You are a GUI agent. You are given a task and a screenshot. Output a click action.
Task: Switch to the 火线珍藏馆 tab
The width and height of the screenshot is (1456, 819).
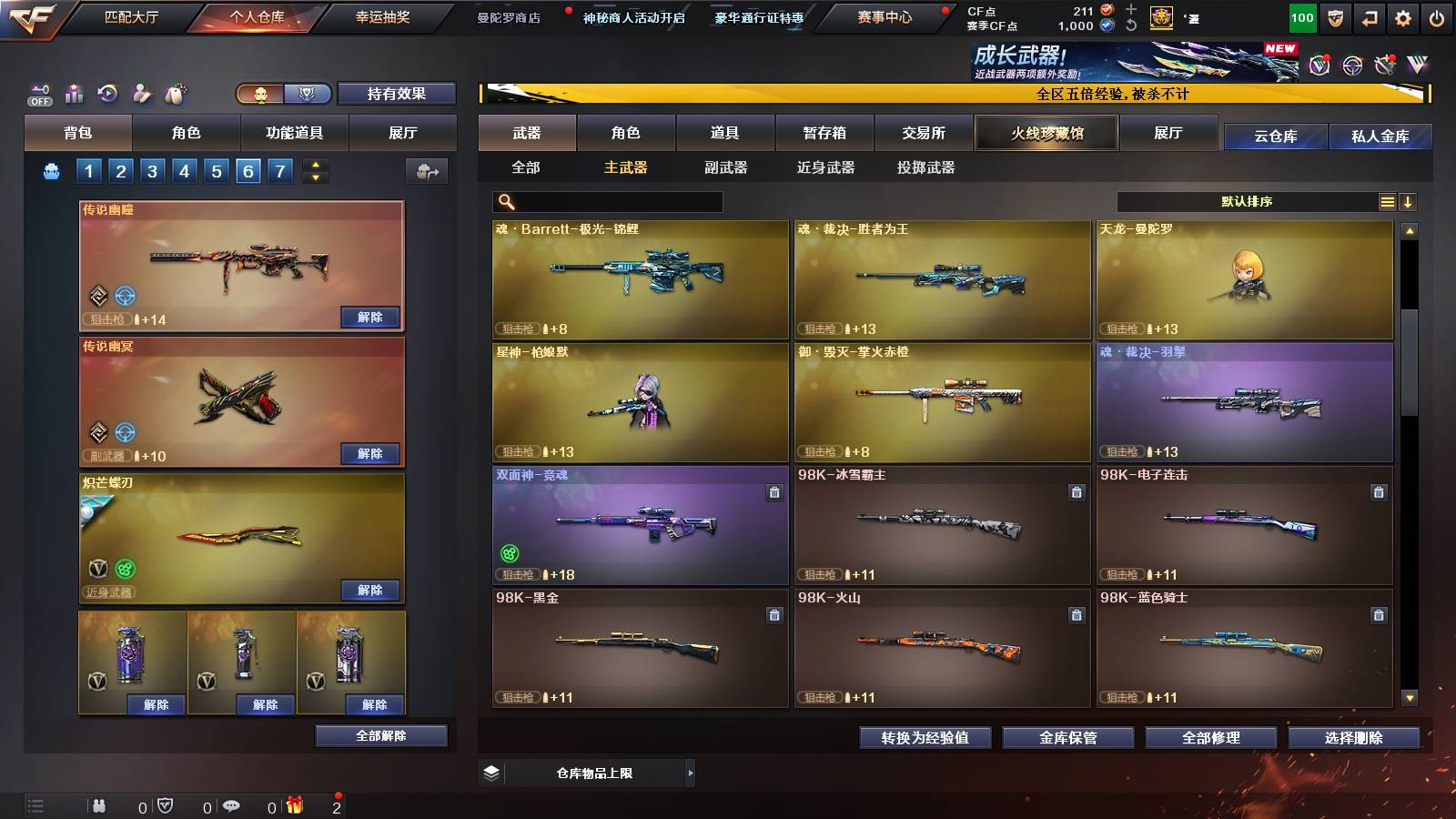tap(1046, 133)
